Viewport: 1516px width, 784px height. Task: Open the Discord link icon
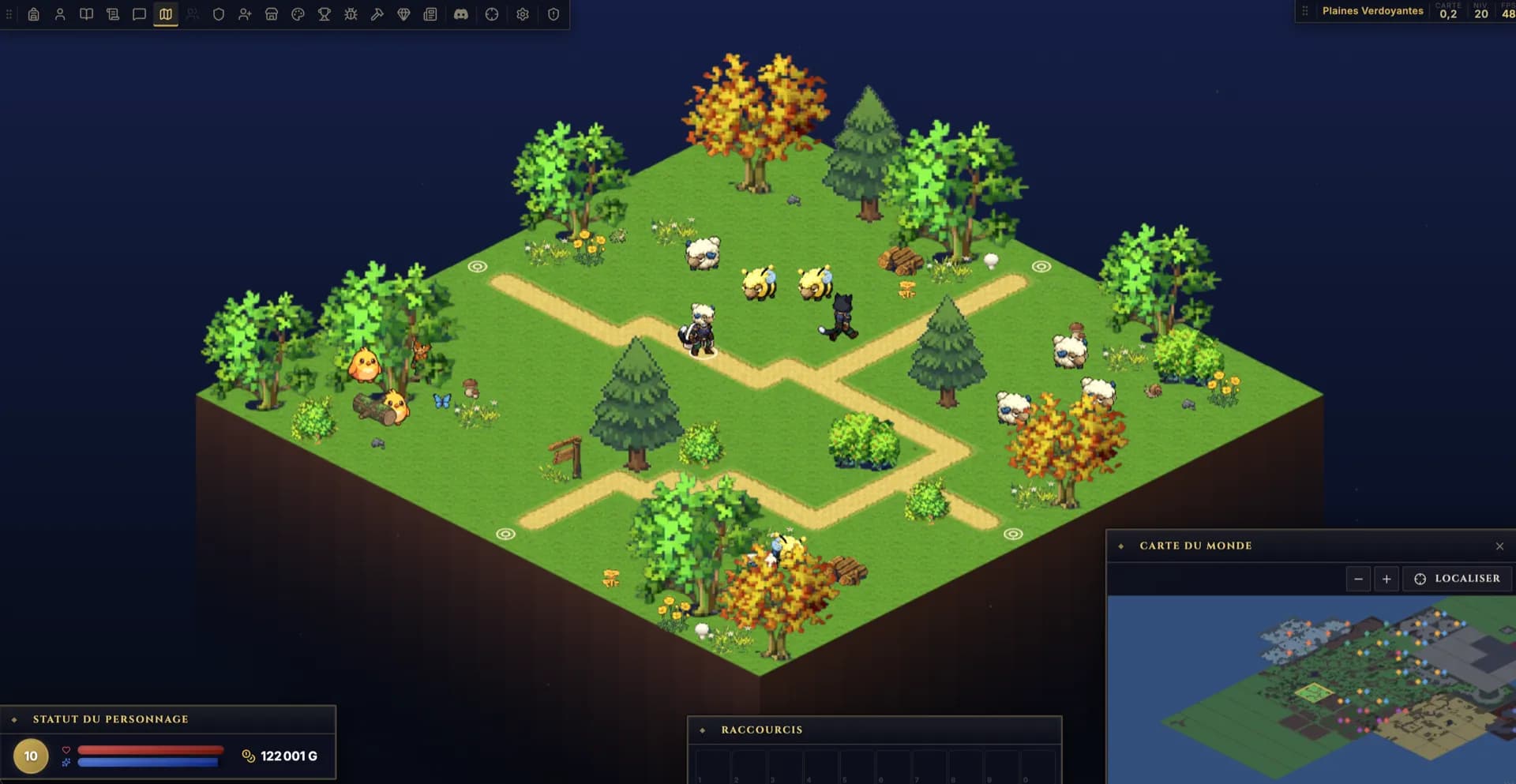pyautogui.click(x=461, y=14)
